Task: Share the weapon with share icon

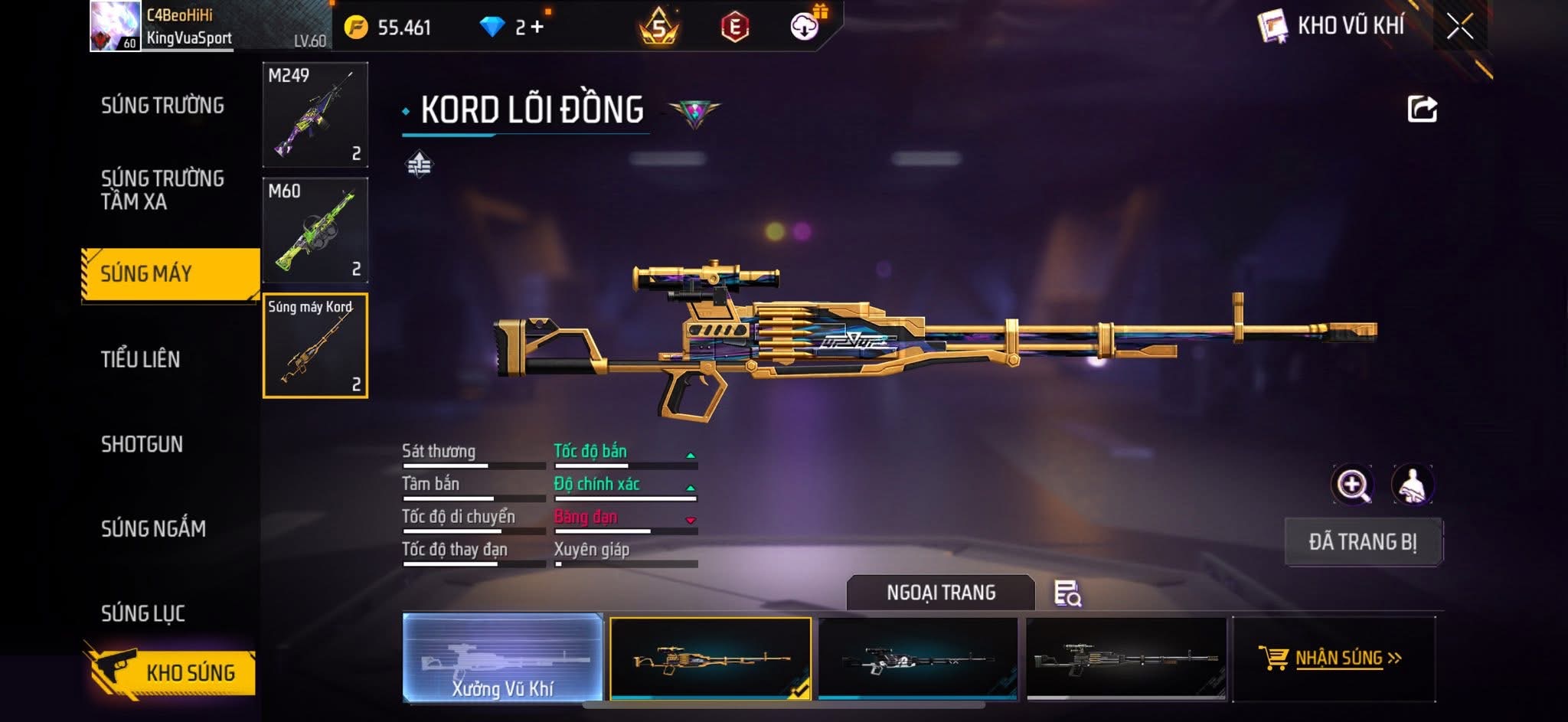Action: coord(1422,109)
